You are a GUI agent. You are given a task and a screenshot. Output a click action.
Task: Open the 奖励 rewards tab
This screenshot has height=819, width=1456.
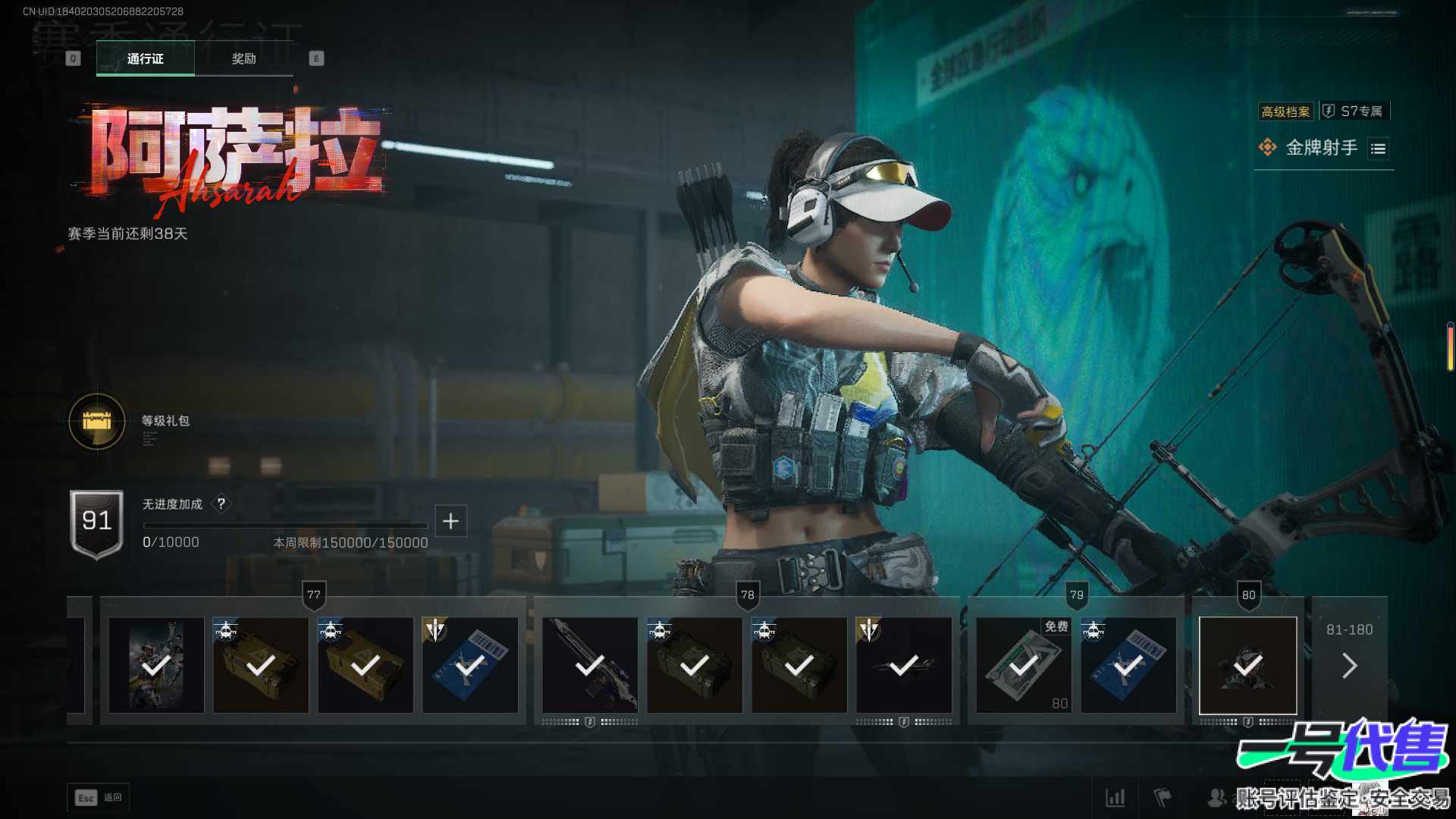[243, 58]
